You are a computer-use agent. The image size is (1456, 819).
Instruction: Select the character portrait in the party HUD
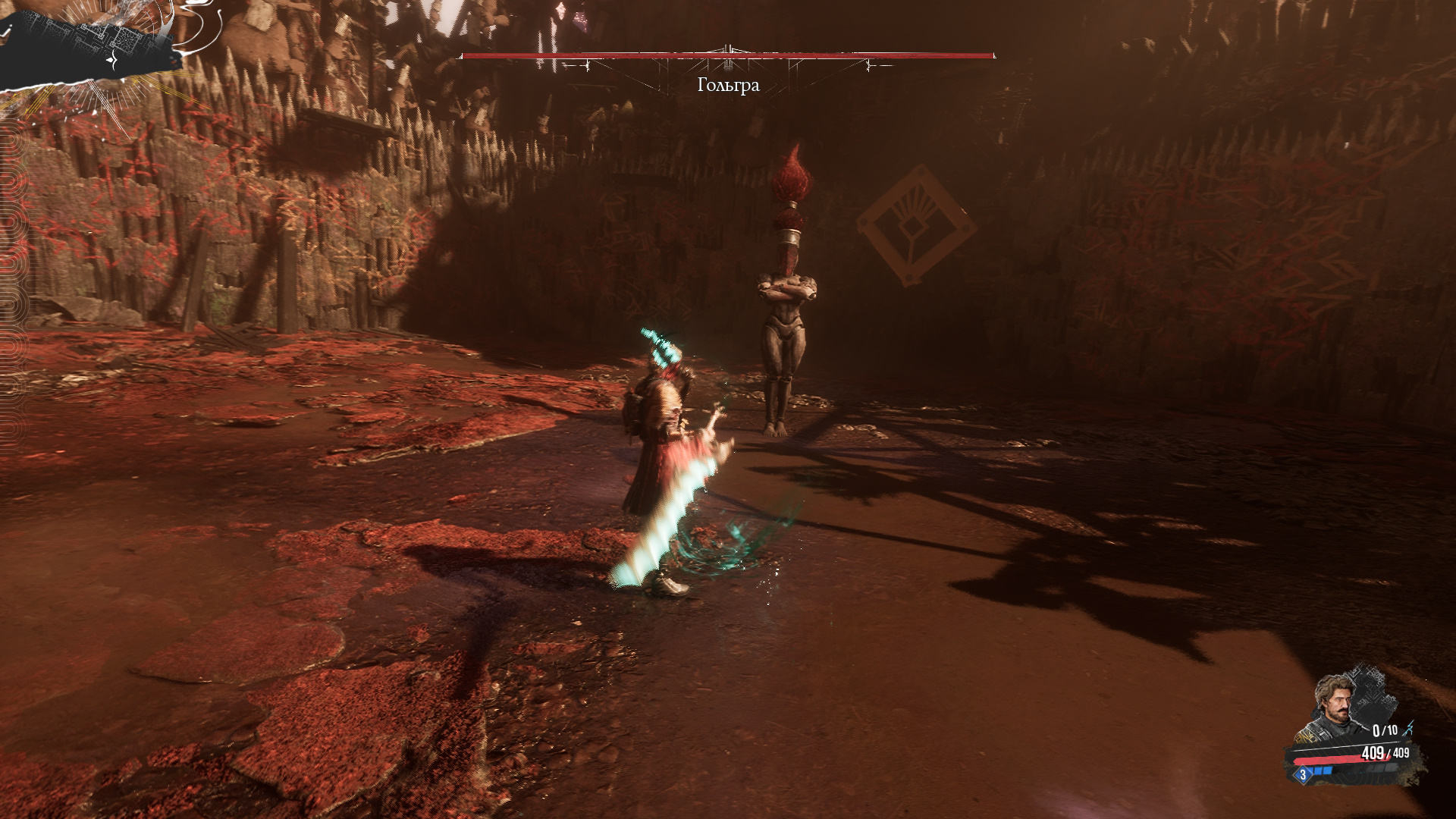pos(1335,707)
